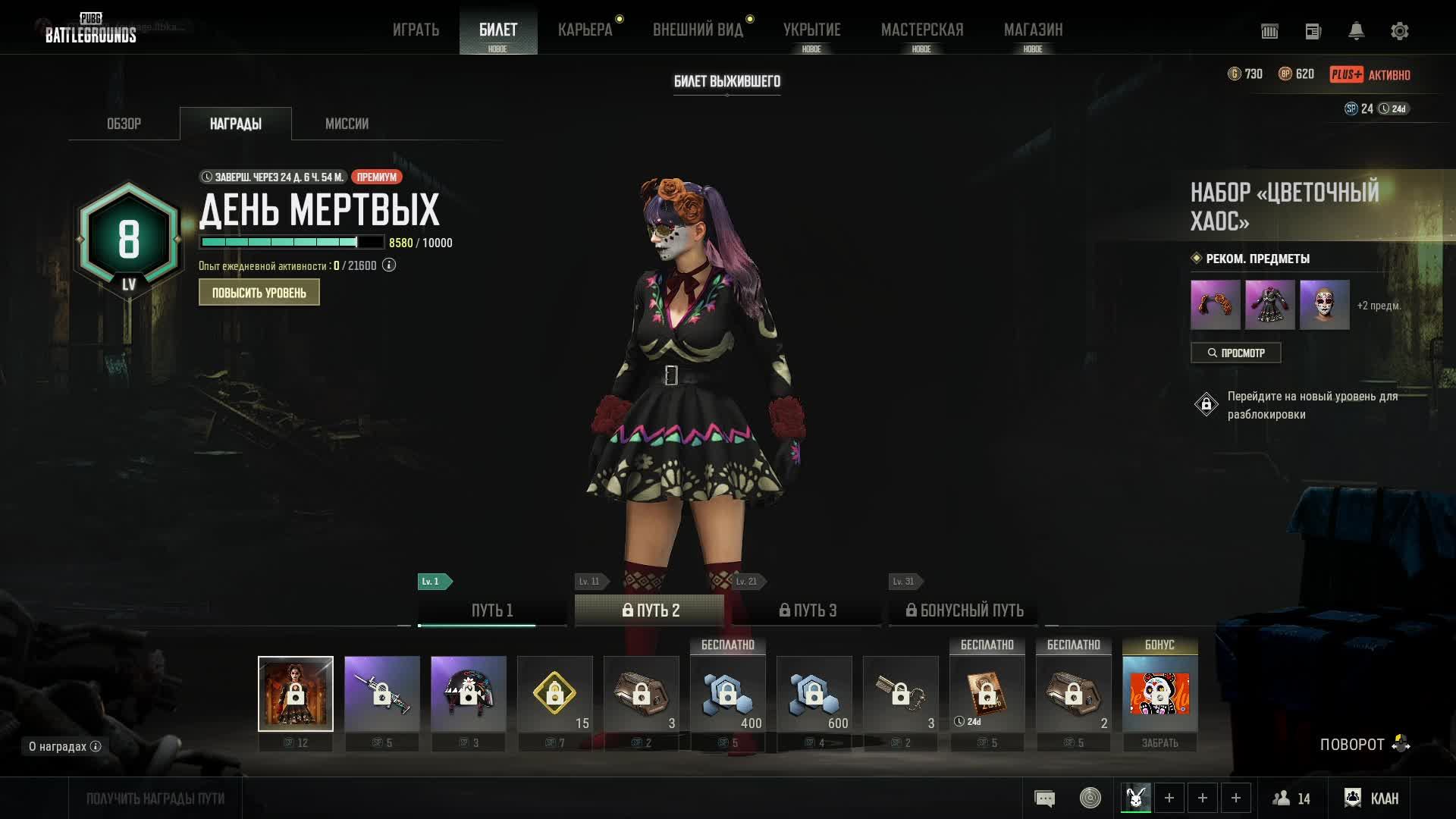Preview the set with ПРОСМОТР button
This screenshot has height=819, width=1456.
tap(1235, 353)
